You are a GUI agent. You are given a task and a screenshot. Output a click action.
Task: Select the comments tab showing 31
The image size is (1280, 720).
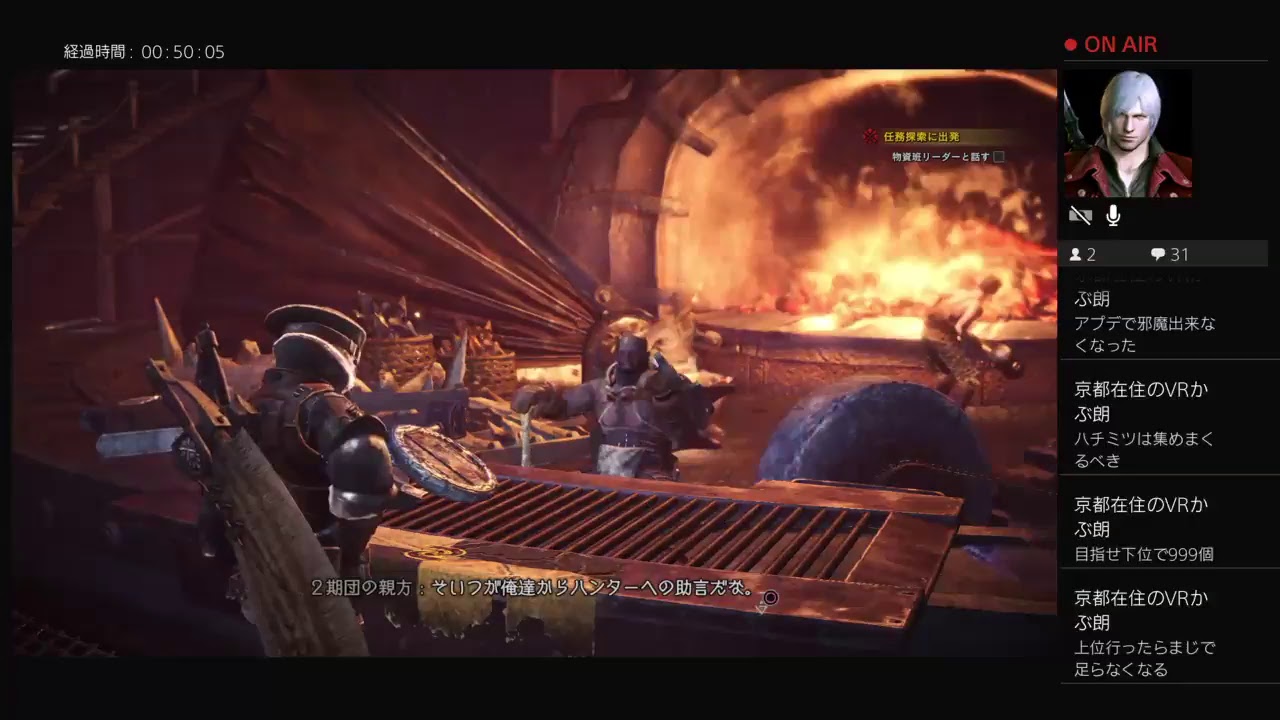pyautogui.click(x=1170, y=254)
